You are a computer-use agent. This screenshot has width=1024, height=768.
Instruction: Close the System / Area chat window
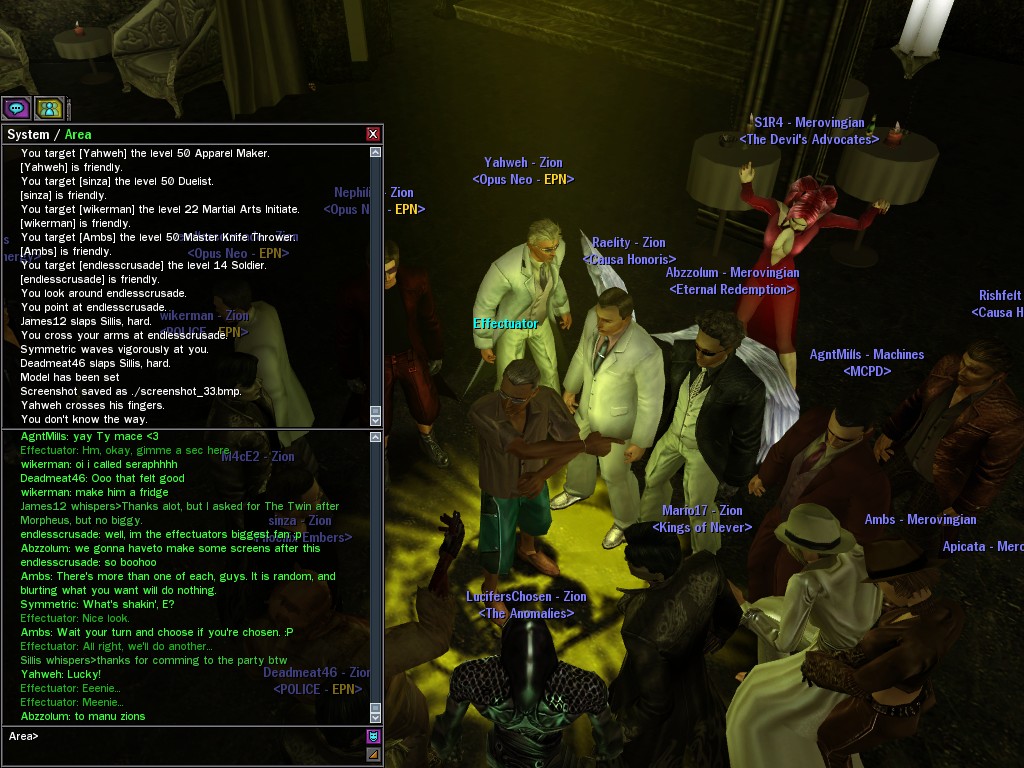pos(373,134)
